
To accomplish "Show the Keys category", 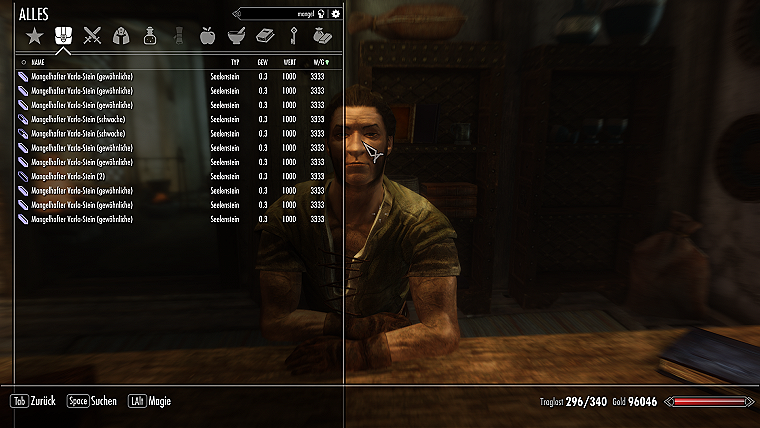I will click(294, 37).
